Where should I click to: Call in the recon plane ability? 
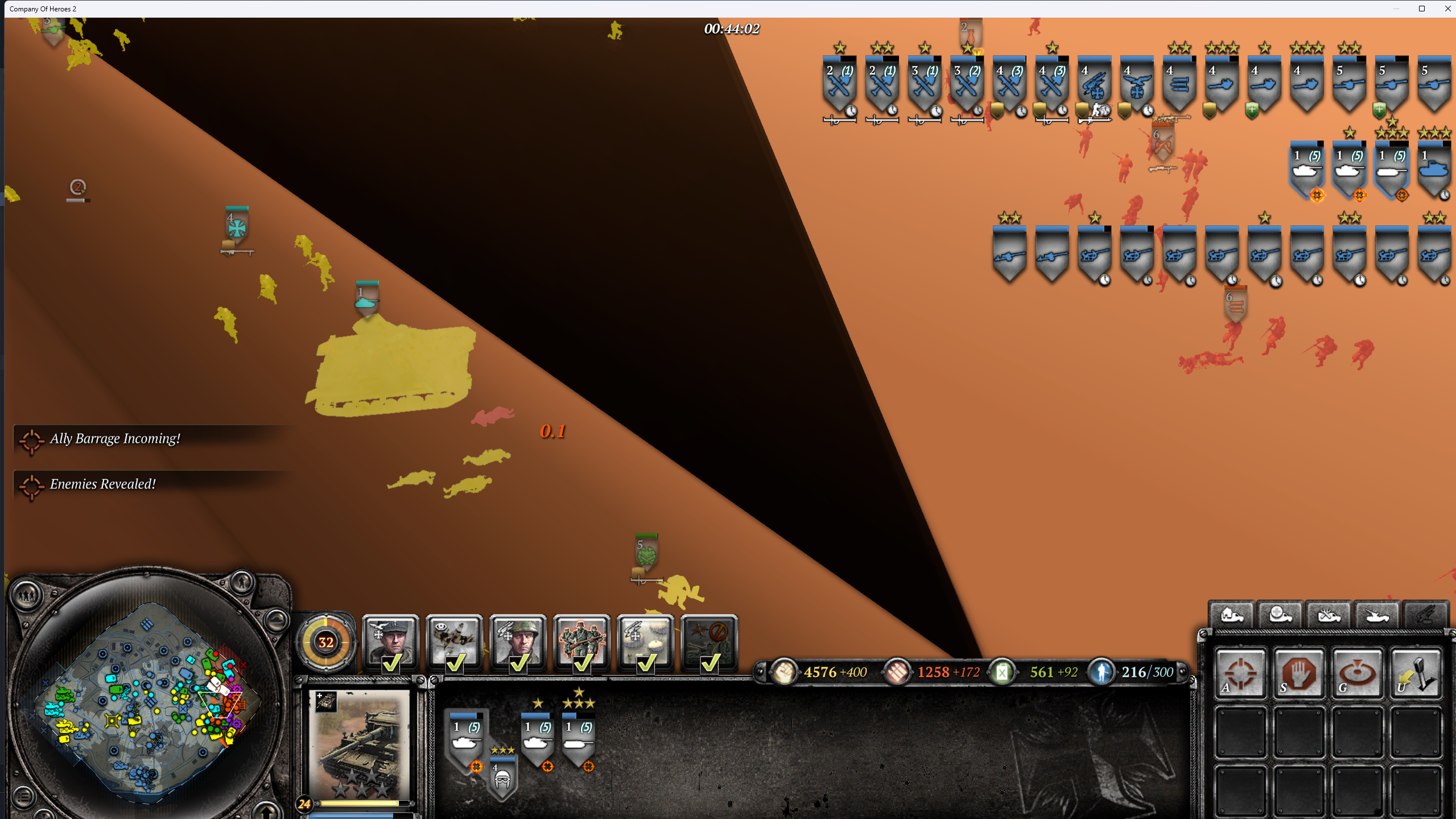[x=455, y=642]
